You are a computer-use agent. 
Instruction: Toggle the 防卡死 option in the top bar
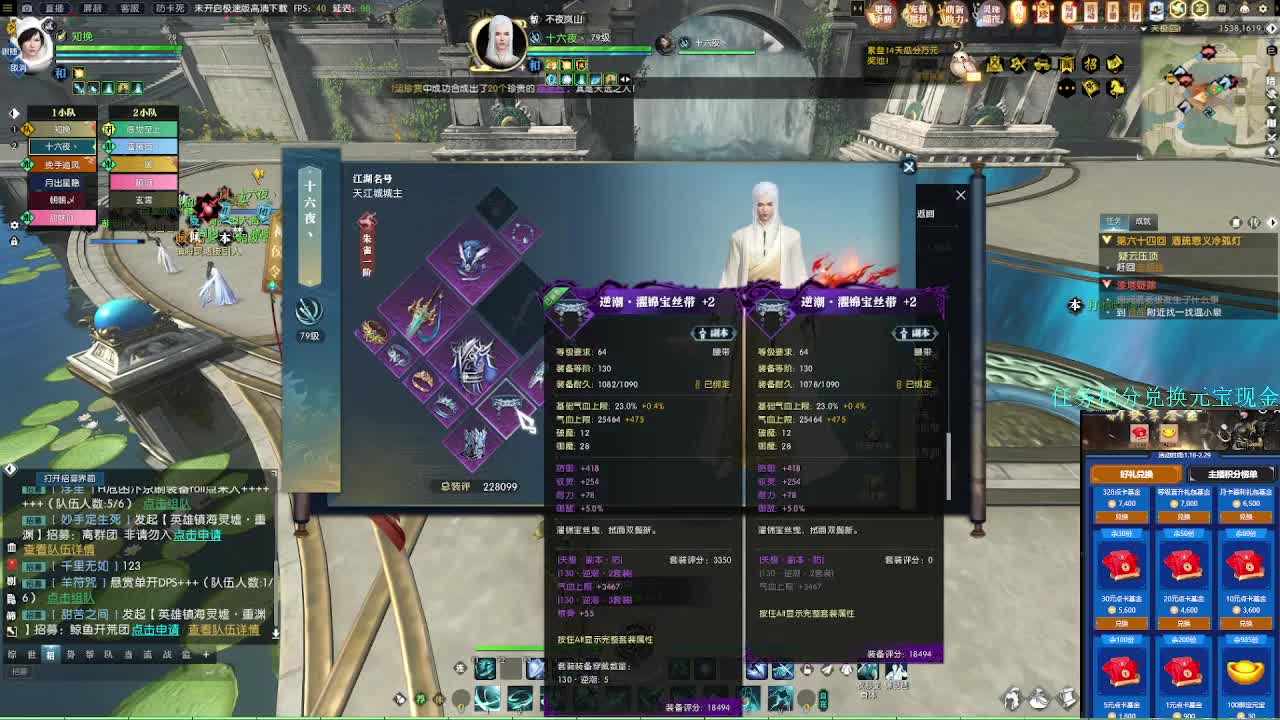[x=168, y=7]
